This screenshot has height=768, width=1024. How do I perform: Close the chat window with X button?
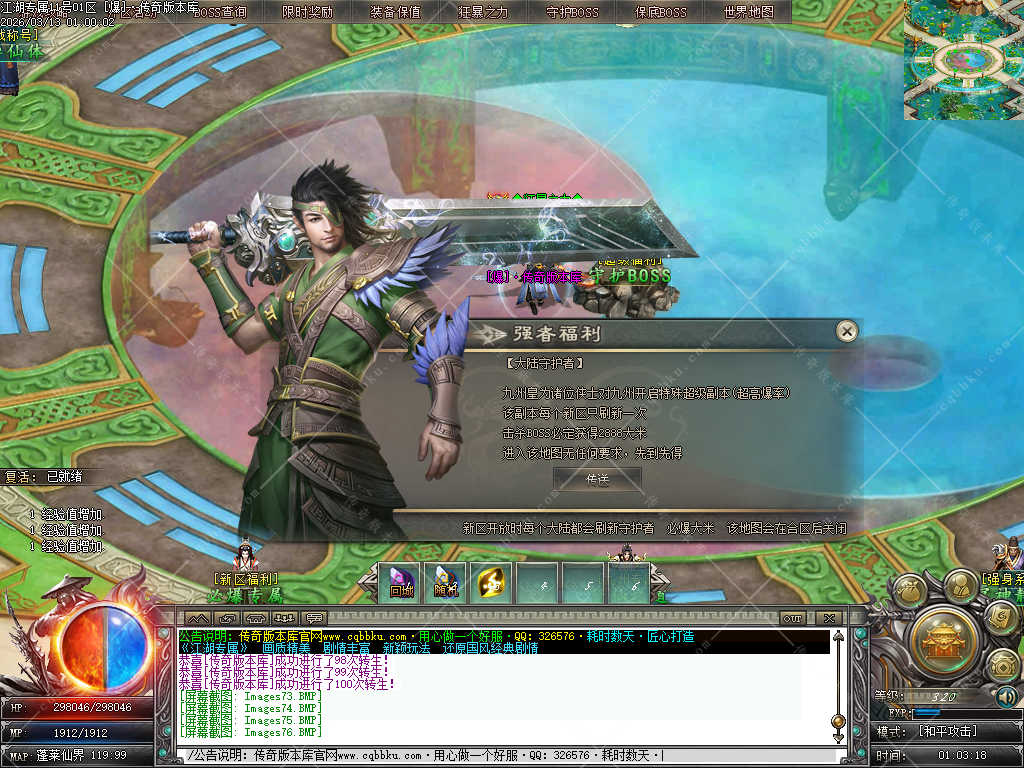pos(828,618)
